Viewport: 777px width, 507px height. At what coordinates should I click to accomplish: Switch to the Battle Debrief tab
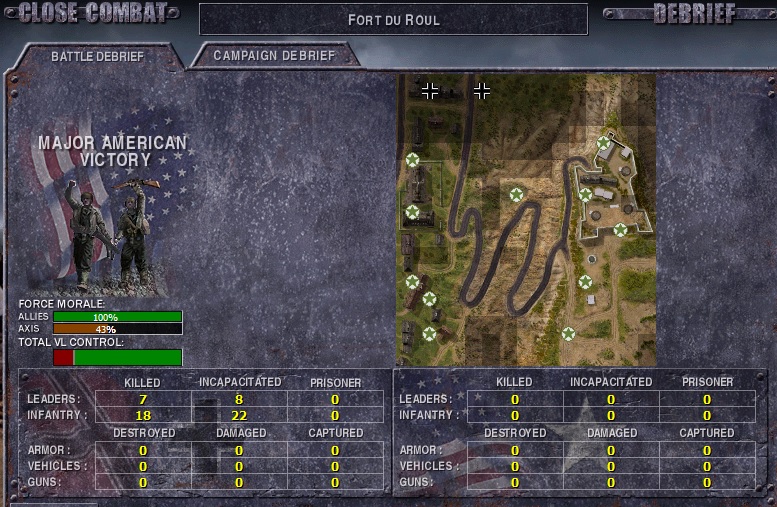tap(97, 57)
